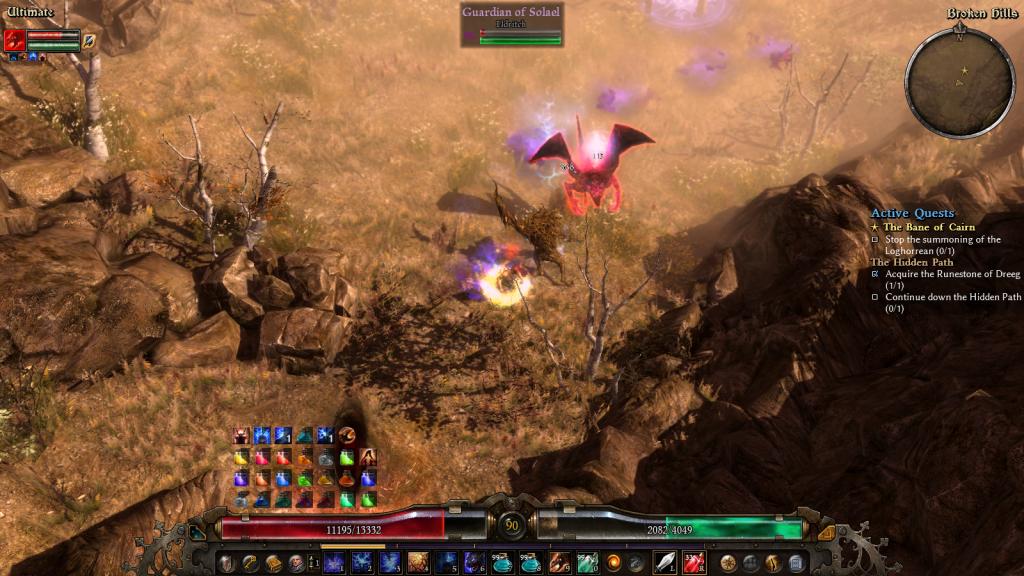
Task: Select the white blade left-mouse skill
Action: 664,562
